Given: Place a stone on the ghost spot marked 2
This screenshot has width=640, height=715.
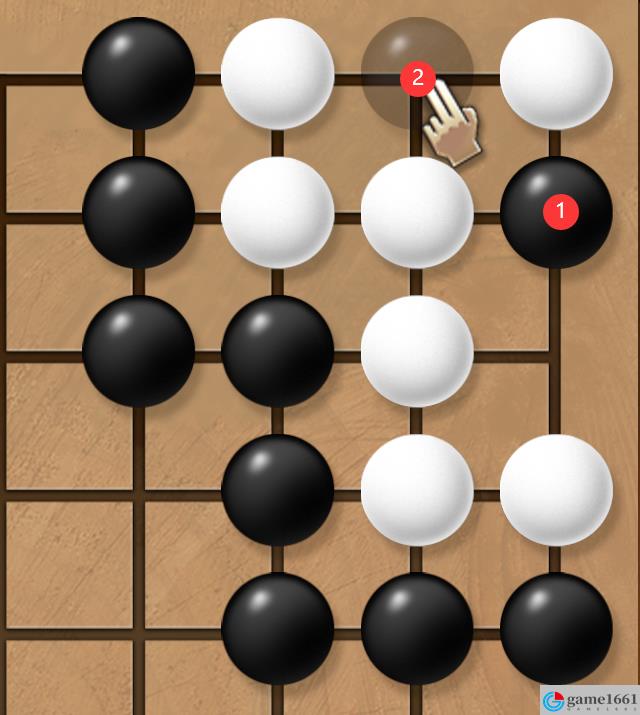Looking at the screenshot, I should coord(416,74).
